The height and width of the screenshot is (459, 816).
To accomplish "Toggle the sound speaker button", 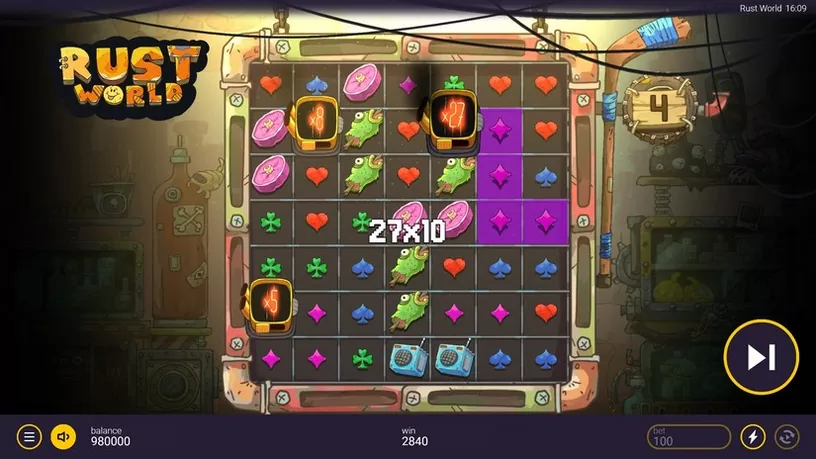I will (63, 437).
